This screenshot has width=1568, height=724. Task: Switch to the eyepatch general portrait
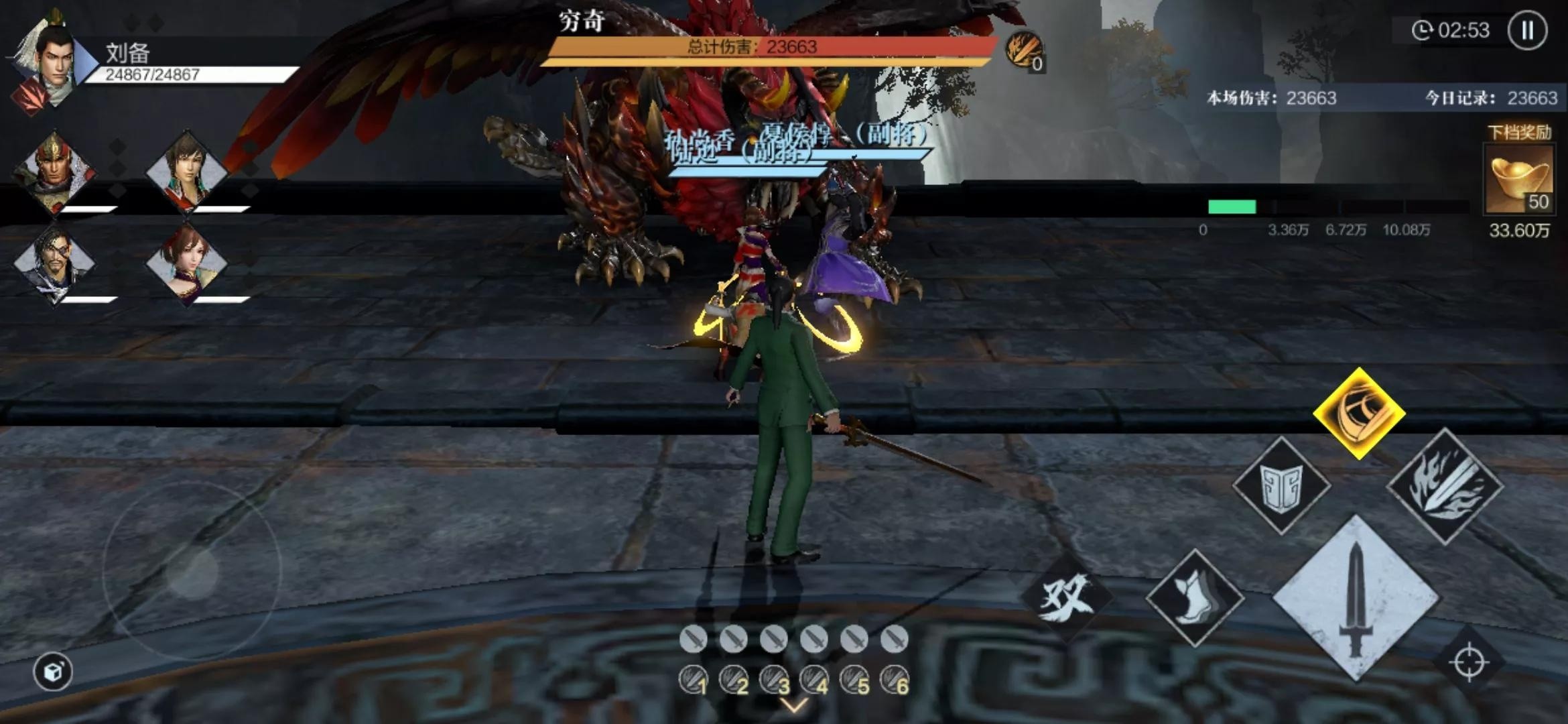[55, 263]
